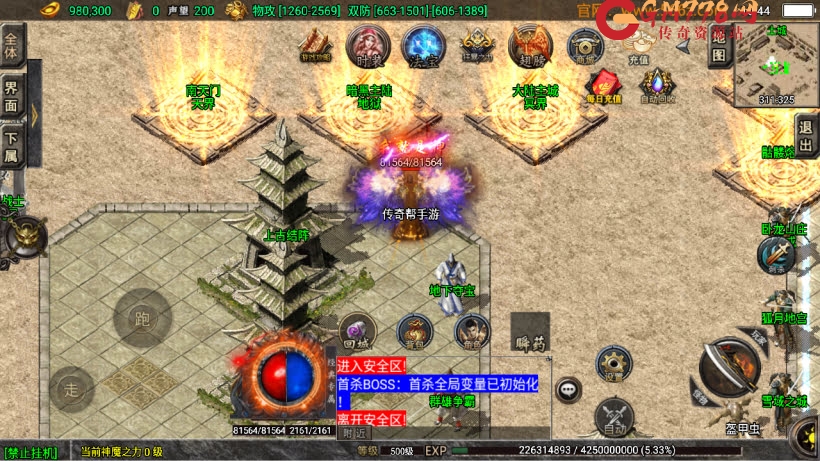This screenshot has width=820, height=461.
Task: Tap the 跑 run button
Action: click(x=141, y=318)
